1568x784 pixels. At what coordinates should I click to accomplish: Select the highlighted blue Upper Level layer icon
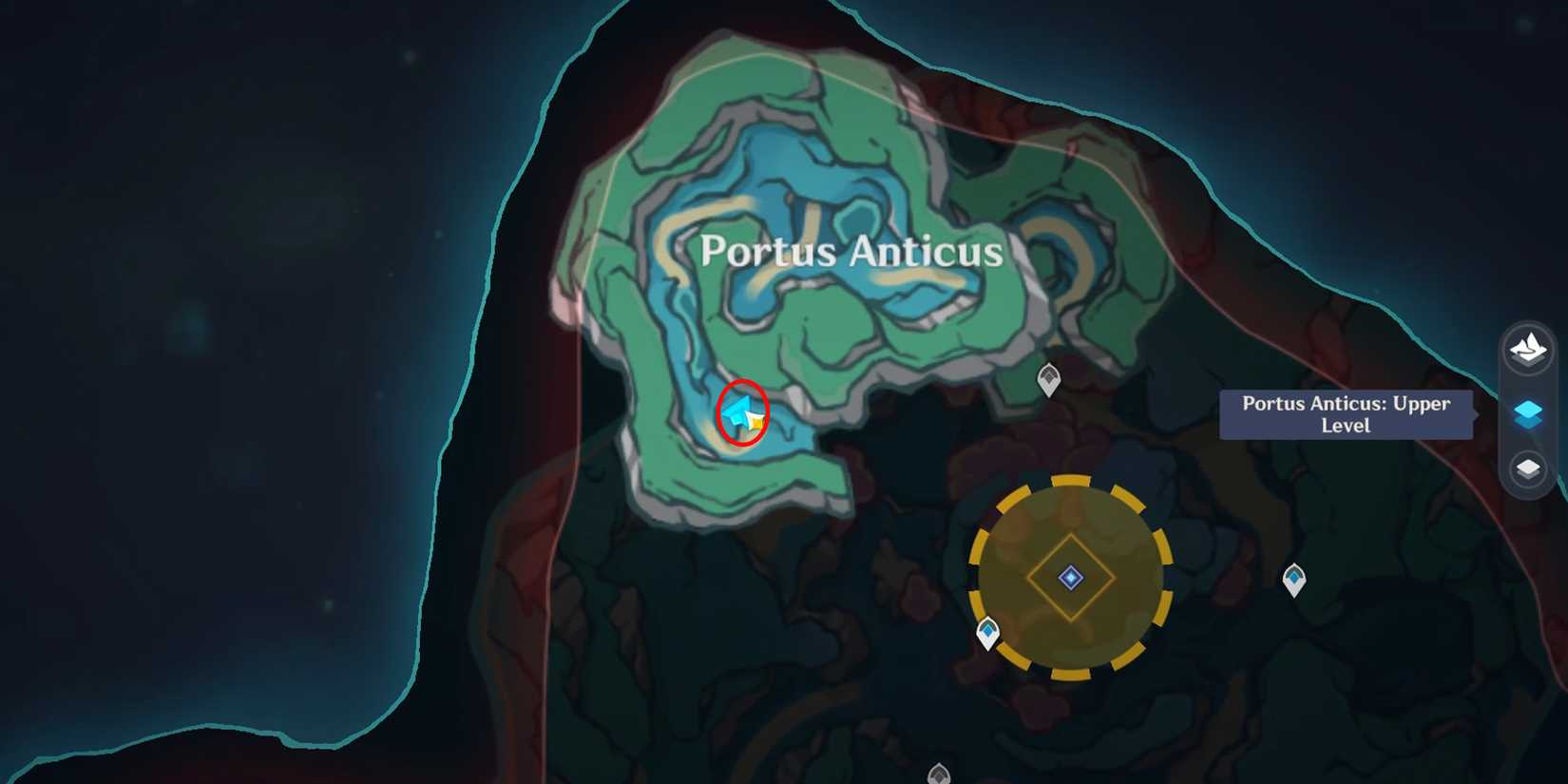click(x=1528, y=415)
